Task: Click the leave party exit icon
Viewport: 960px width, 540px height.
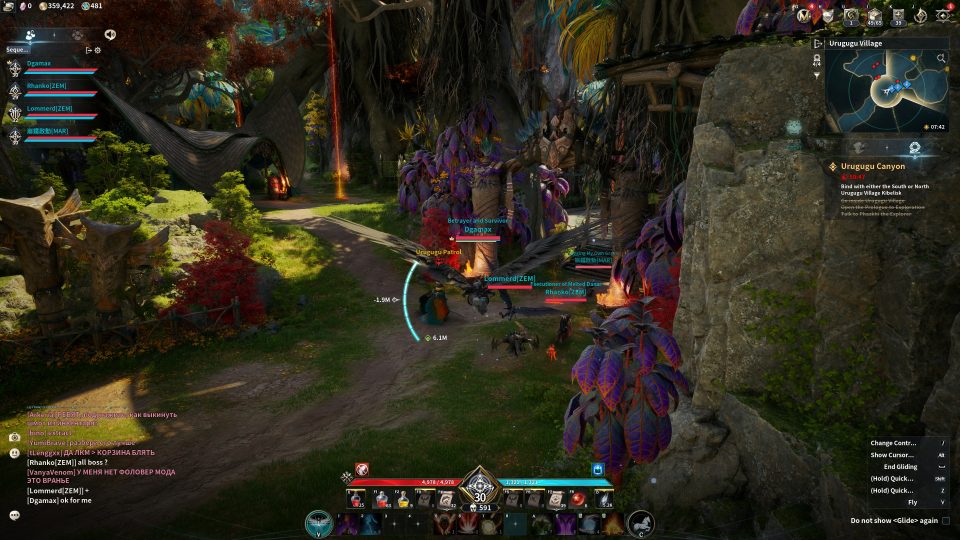Action: pos(88,49)
